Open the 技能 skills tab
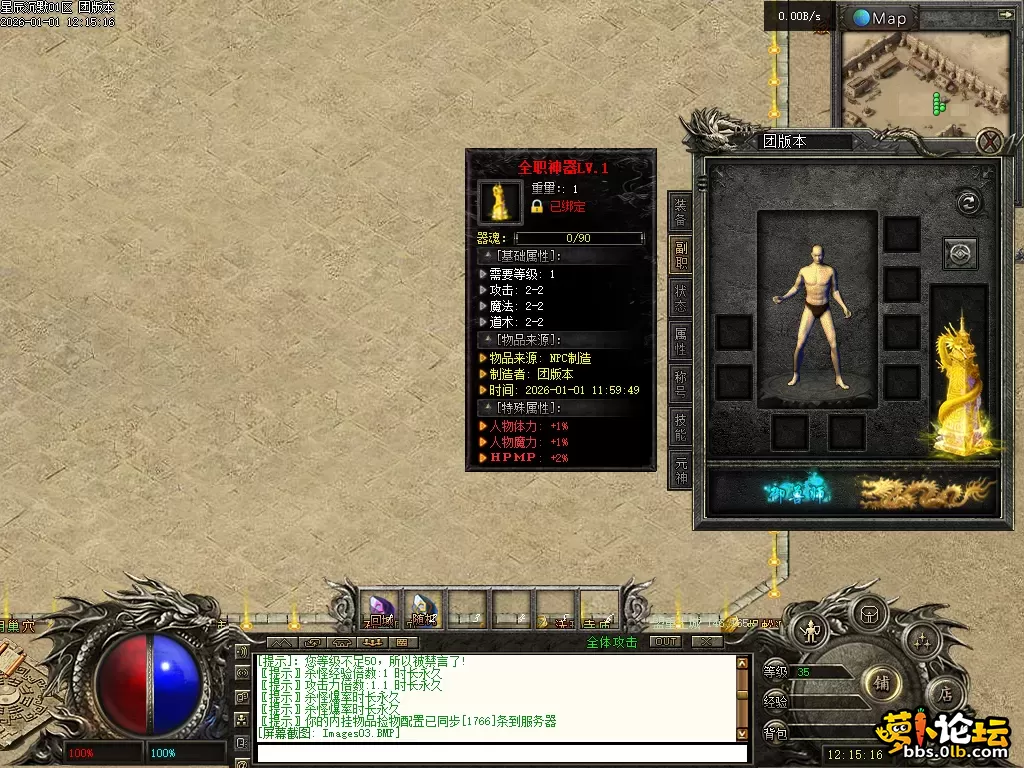 (x=680, y=427)
